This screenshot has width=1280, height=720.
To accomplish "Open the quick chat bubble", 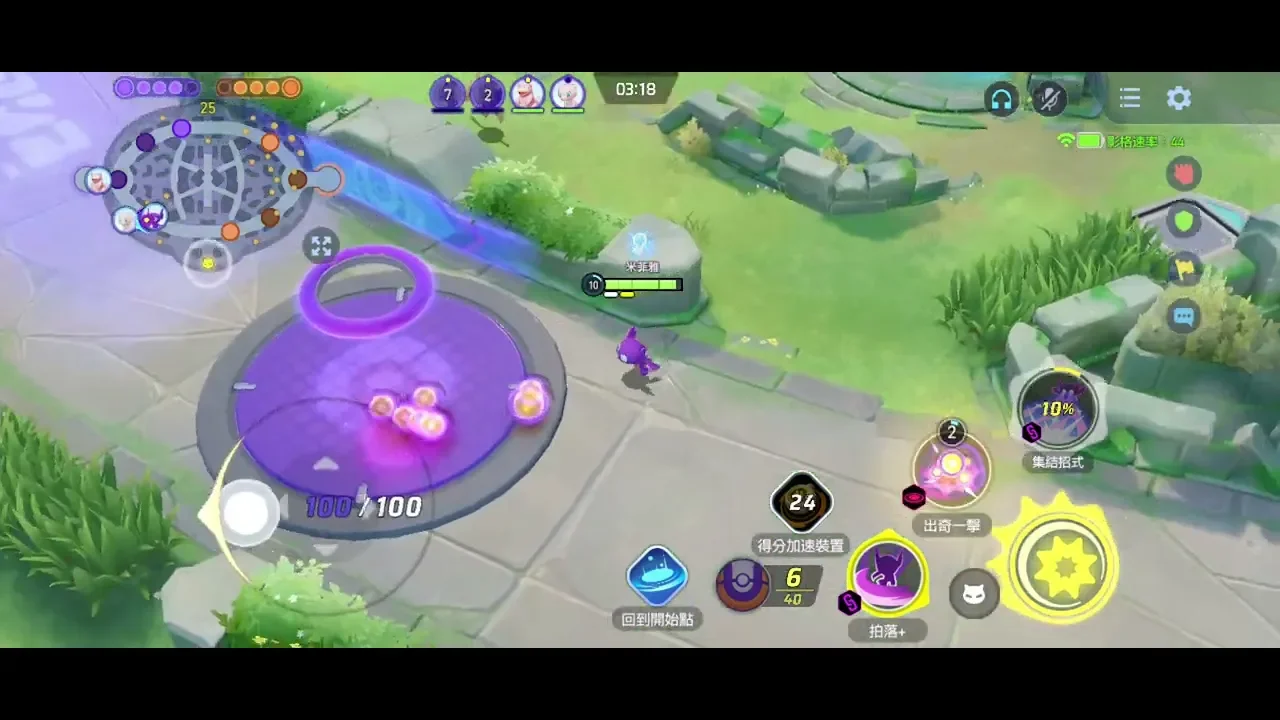I will [x=1184, y=317].
